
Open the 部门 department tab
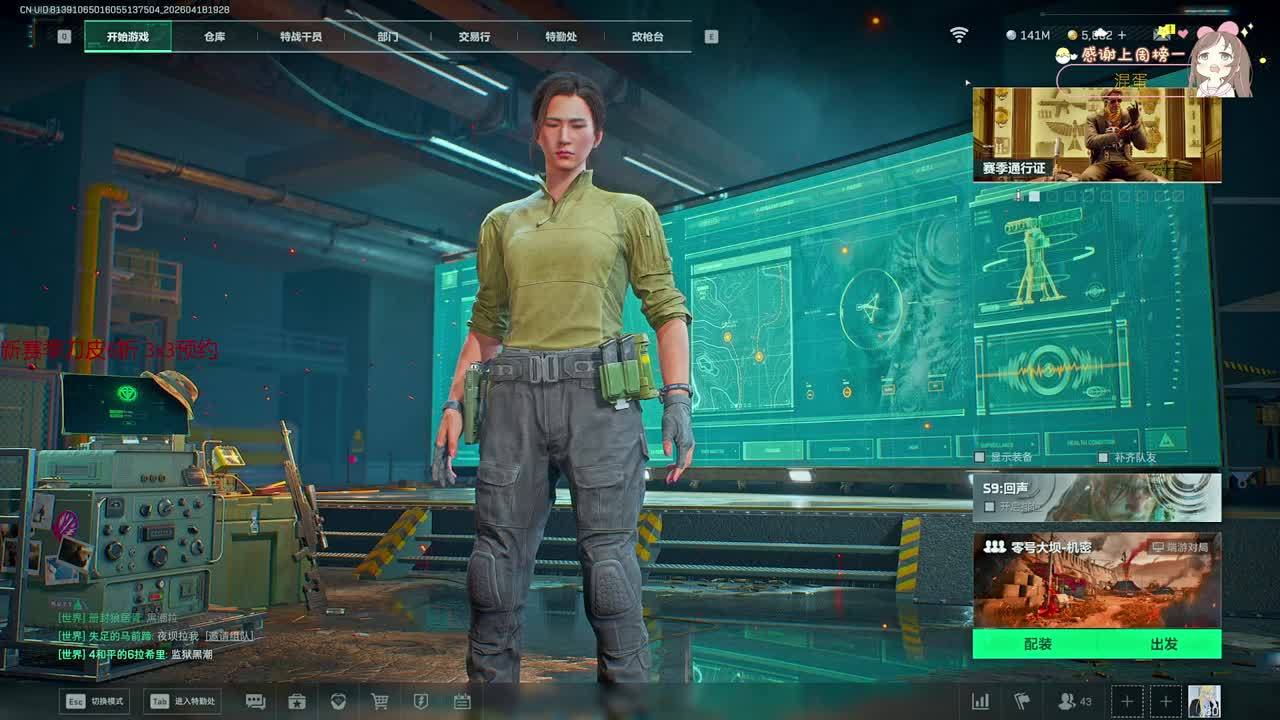click(388, 37)
